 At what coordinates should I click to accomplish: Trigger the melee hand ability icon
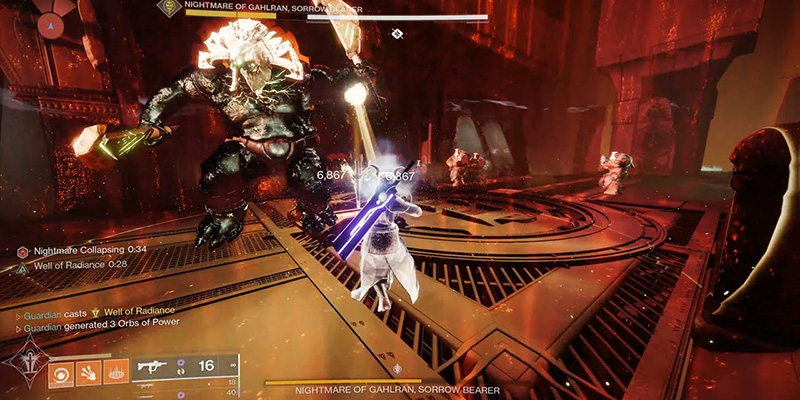pyautogui.click(x=88, y=372)
